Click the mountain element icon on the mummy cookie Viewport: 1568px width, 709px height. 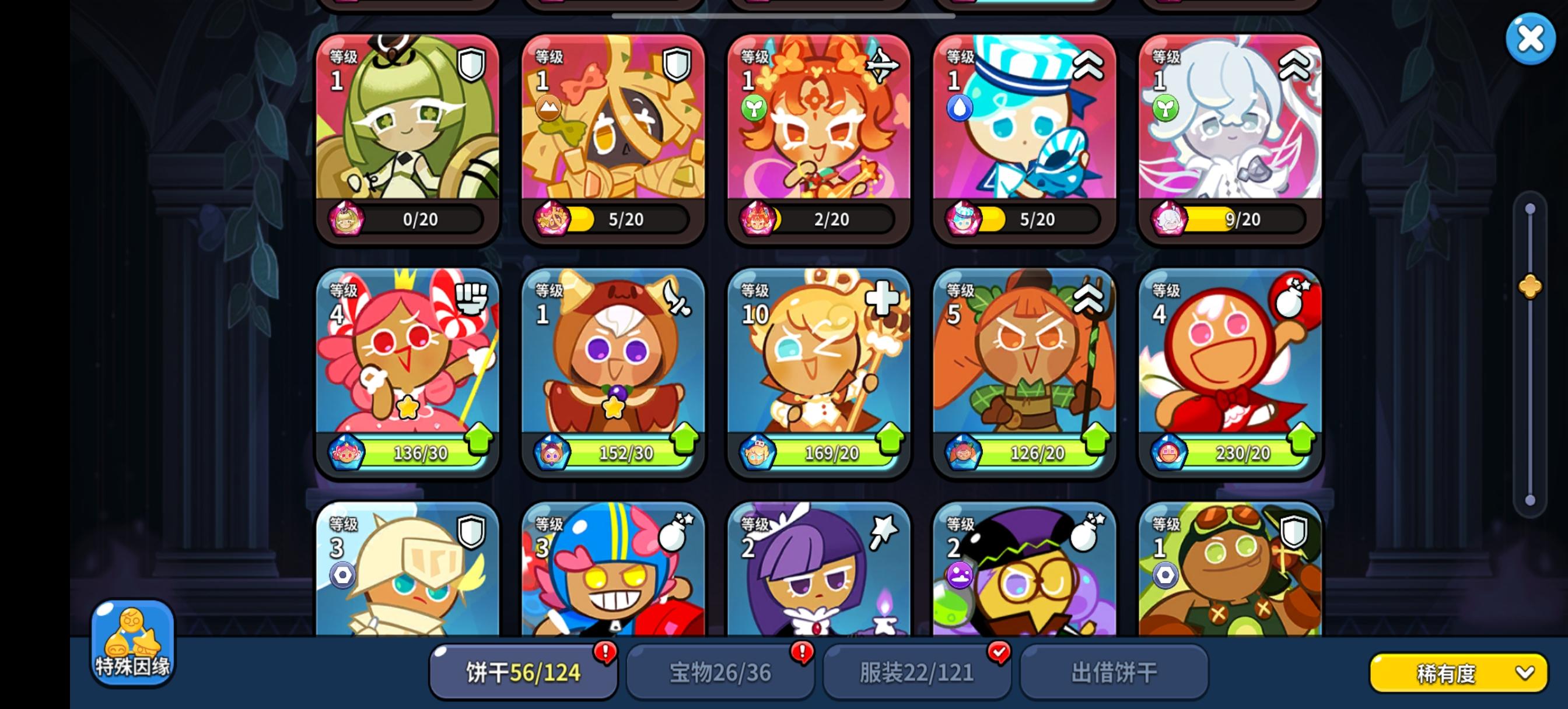coord(548,107)
